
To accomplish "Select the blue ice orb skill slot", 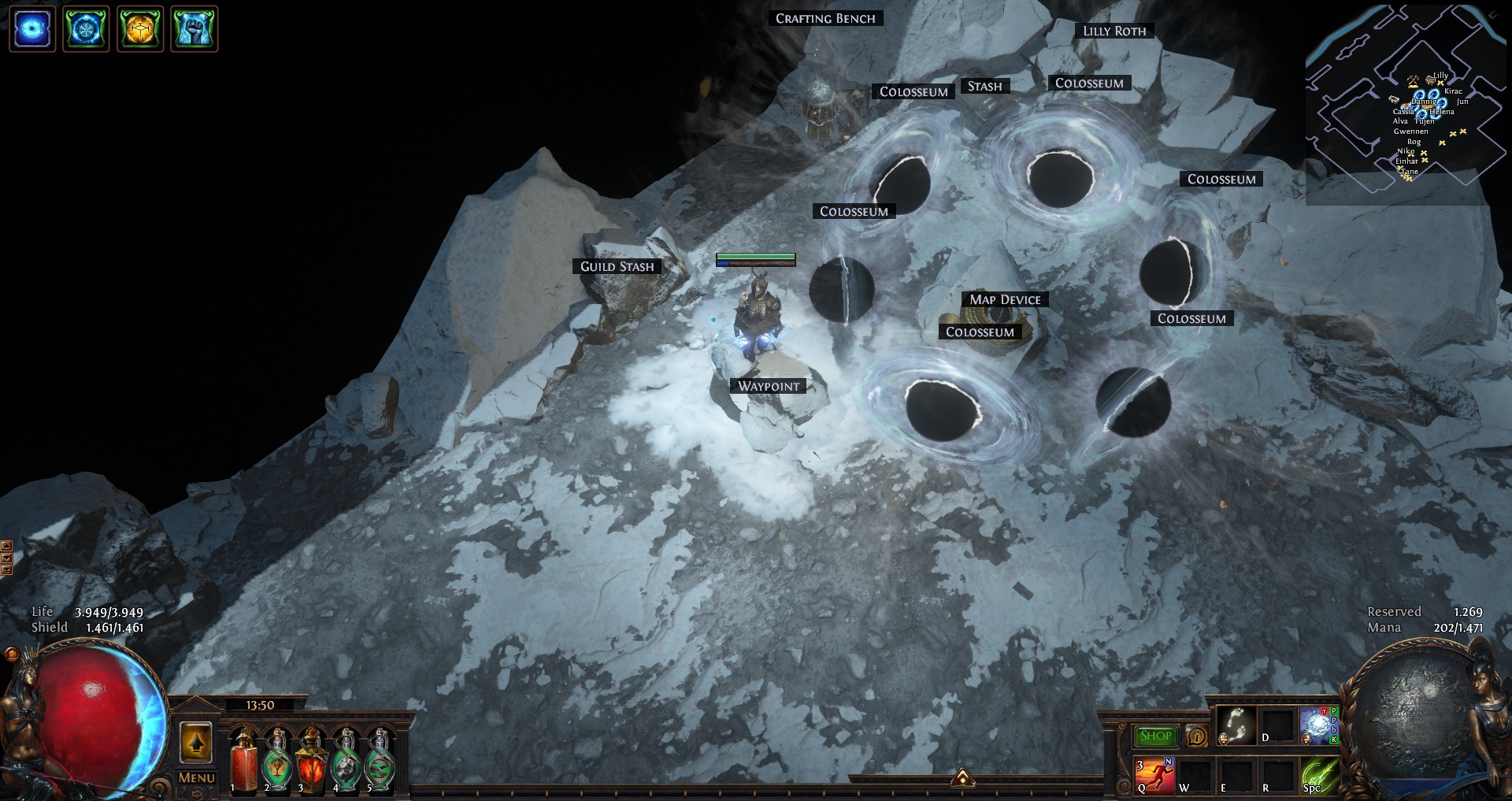I will (1317, 725).
